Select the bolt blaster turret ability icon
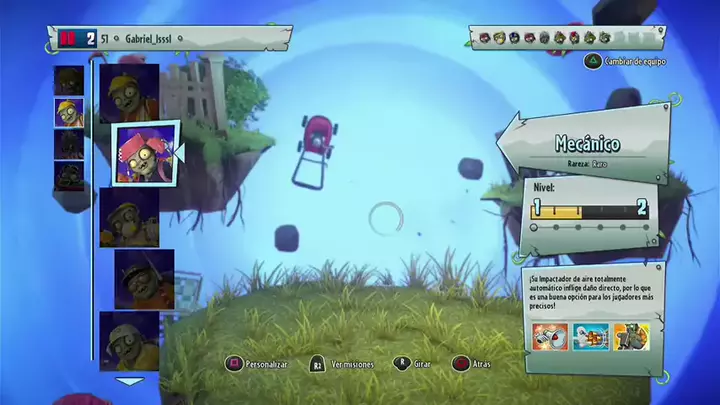 point(591,337)
